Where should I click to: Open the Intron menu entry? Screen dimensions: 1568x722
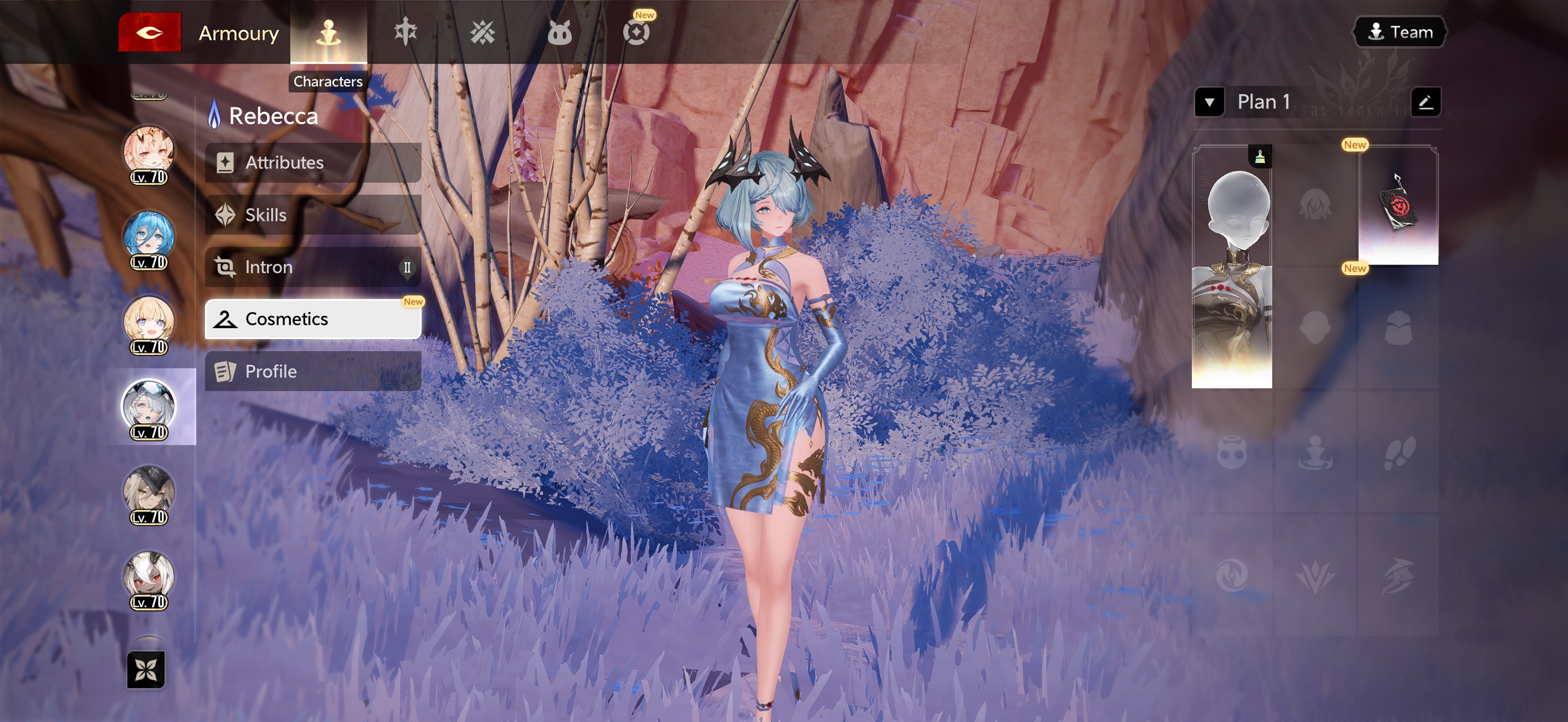coord(313,266)
